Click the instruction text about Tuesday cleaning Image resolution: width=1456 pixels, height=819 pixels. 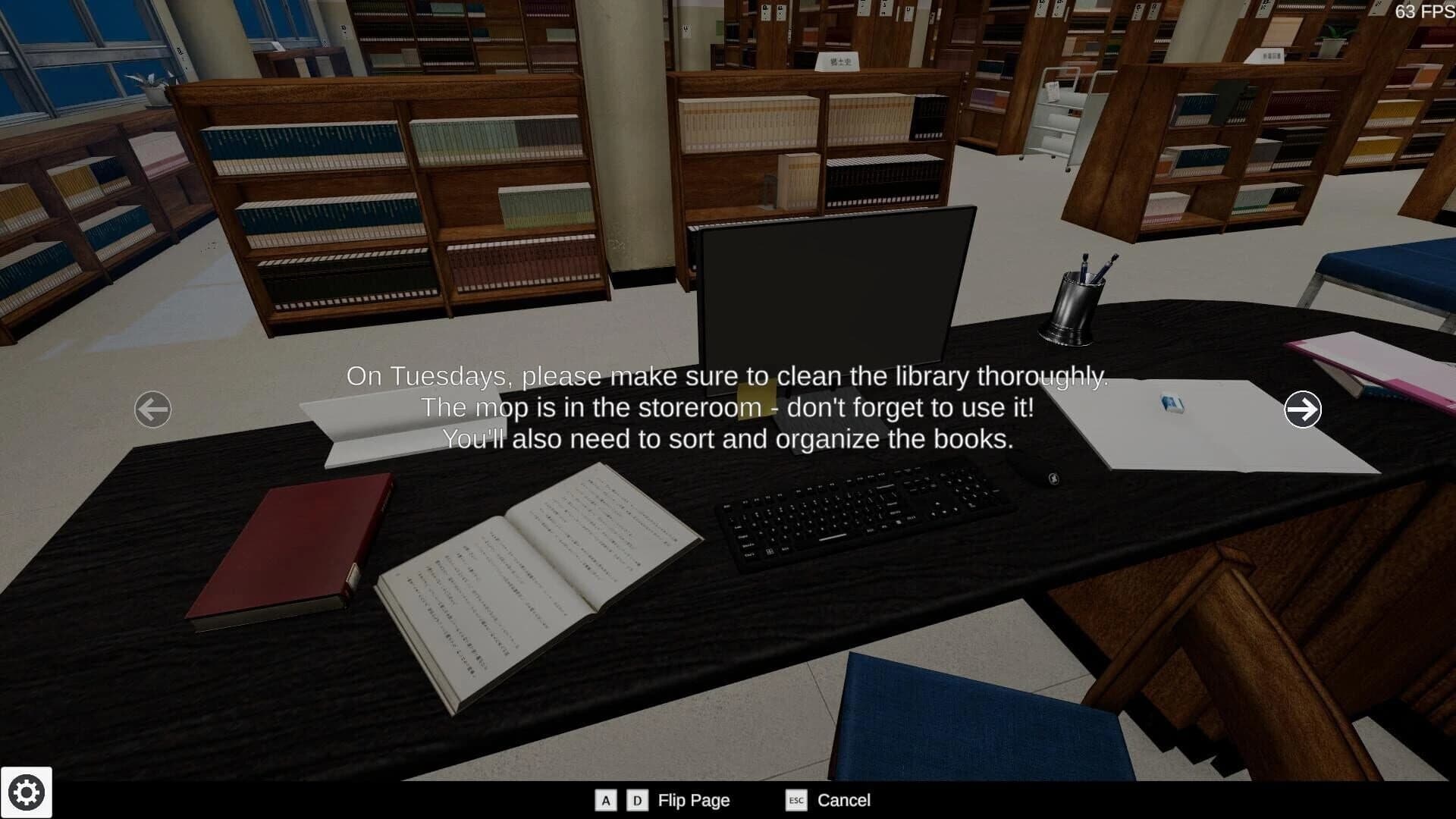[726, 406]
